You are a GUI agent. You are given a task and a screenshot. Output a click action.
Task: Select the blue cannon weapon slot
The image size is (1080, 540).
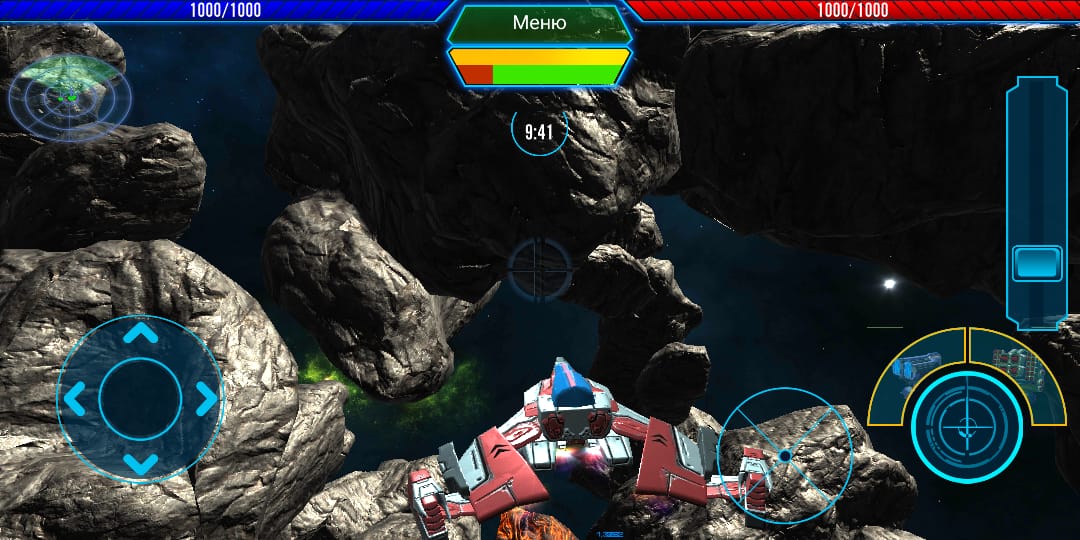[917, 366]
